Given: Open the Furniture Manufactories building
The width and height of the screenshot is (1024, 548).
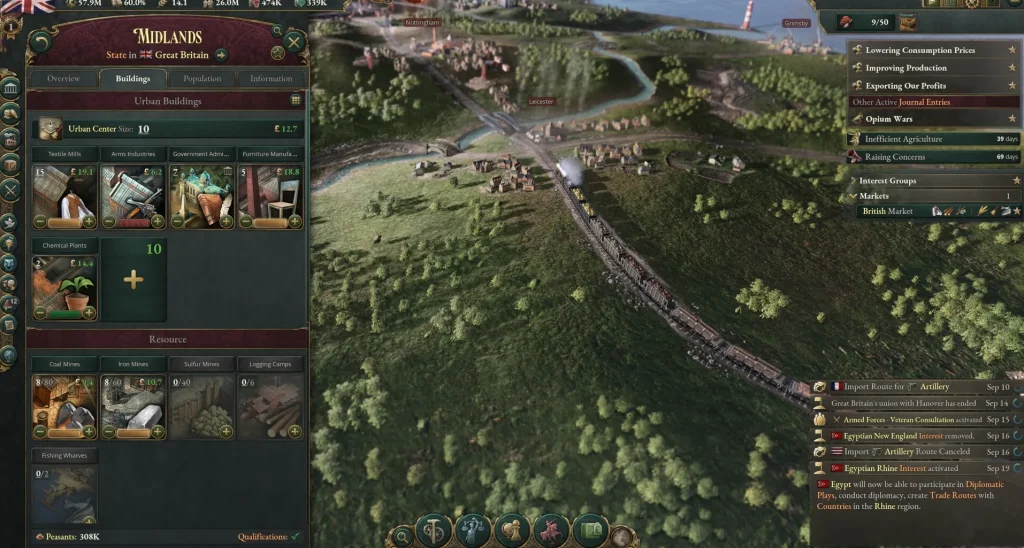Looking at the screenshot, I should click(x=270, y=195).
